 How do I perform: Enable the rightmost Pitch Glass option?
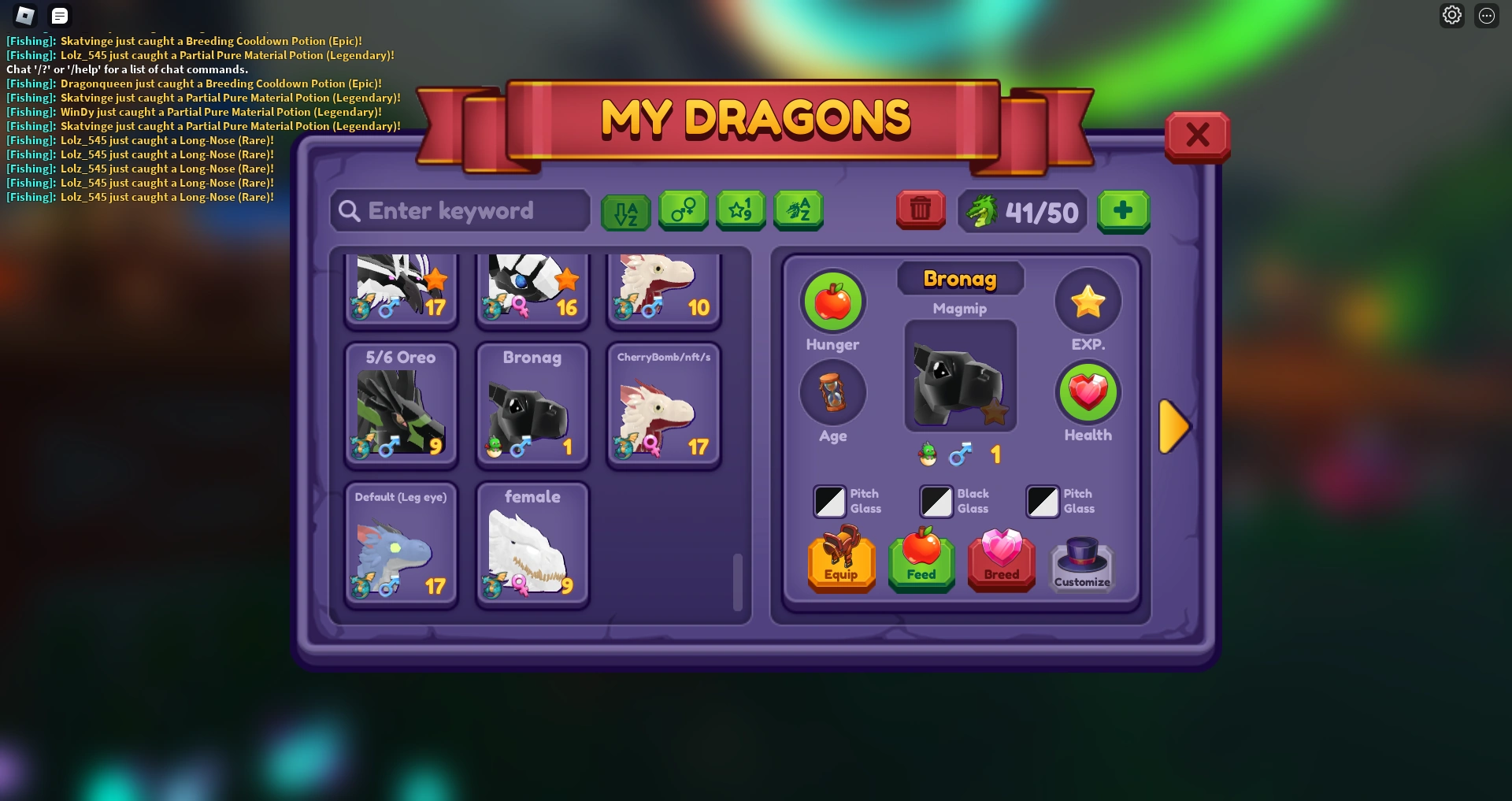point(1042,501)
